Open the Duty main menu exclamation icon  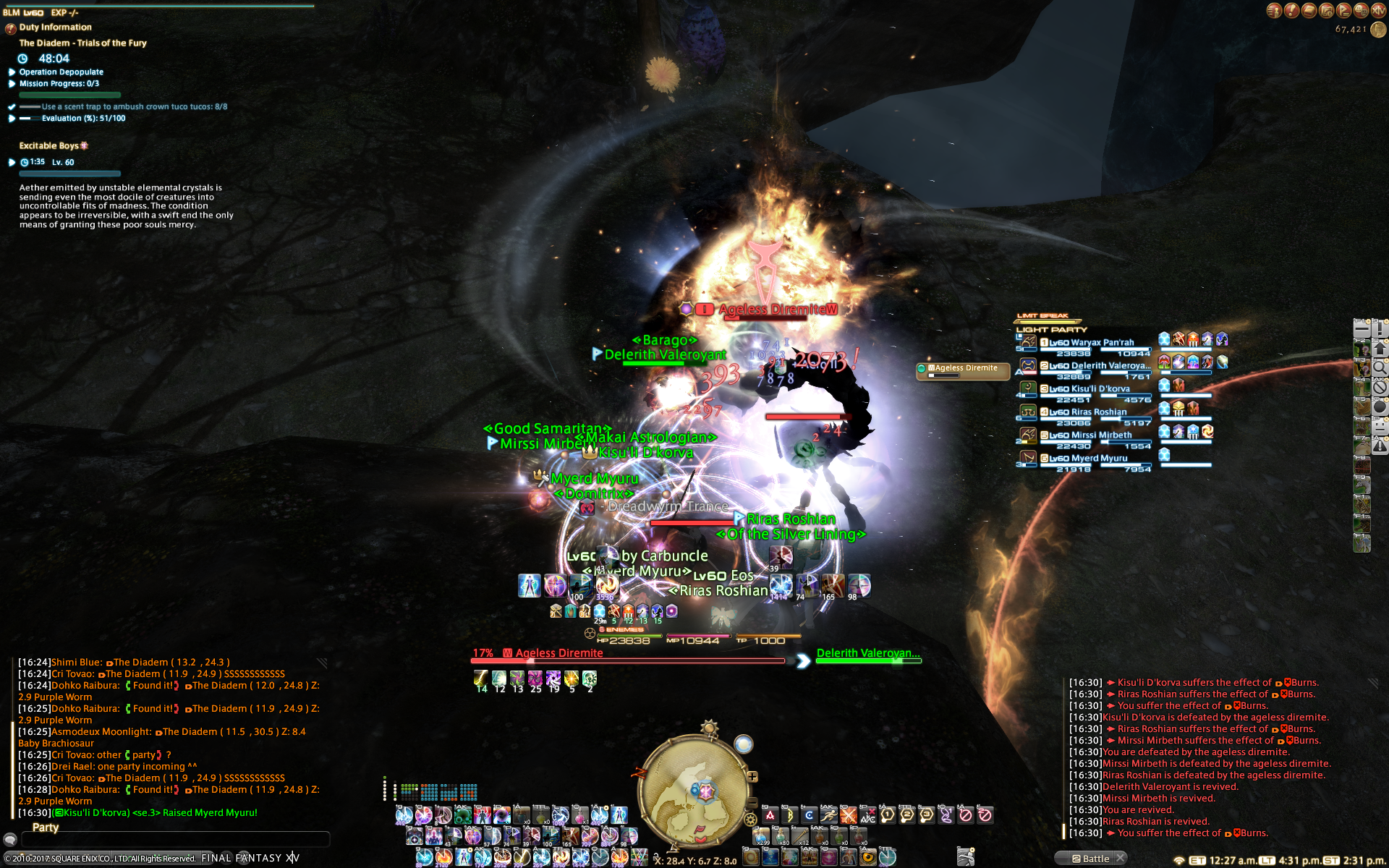1291,10
